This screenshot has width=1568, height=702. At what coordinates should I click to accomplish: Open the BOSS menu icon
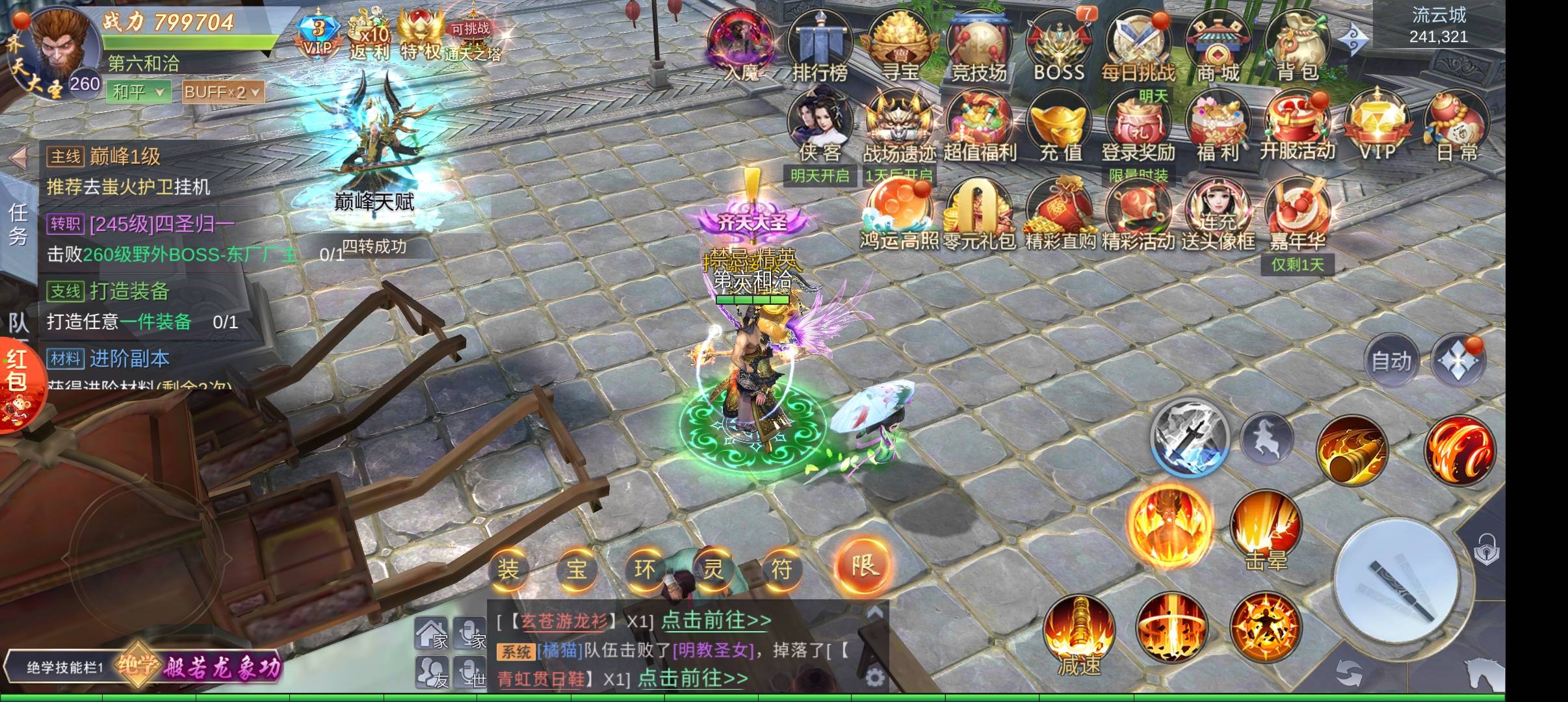1059,45
